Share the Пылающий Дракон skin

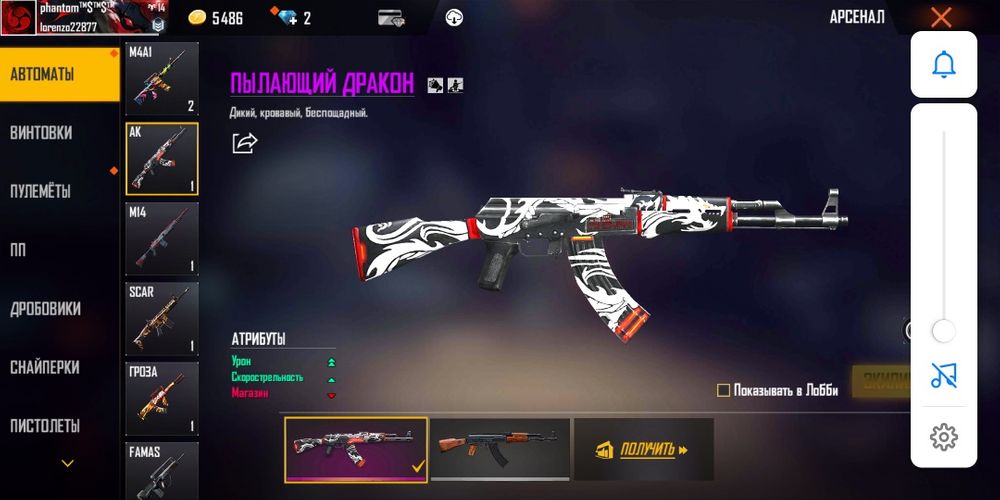244,143
